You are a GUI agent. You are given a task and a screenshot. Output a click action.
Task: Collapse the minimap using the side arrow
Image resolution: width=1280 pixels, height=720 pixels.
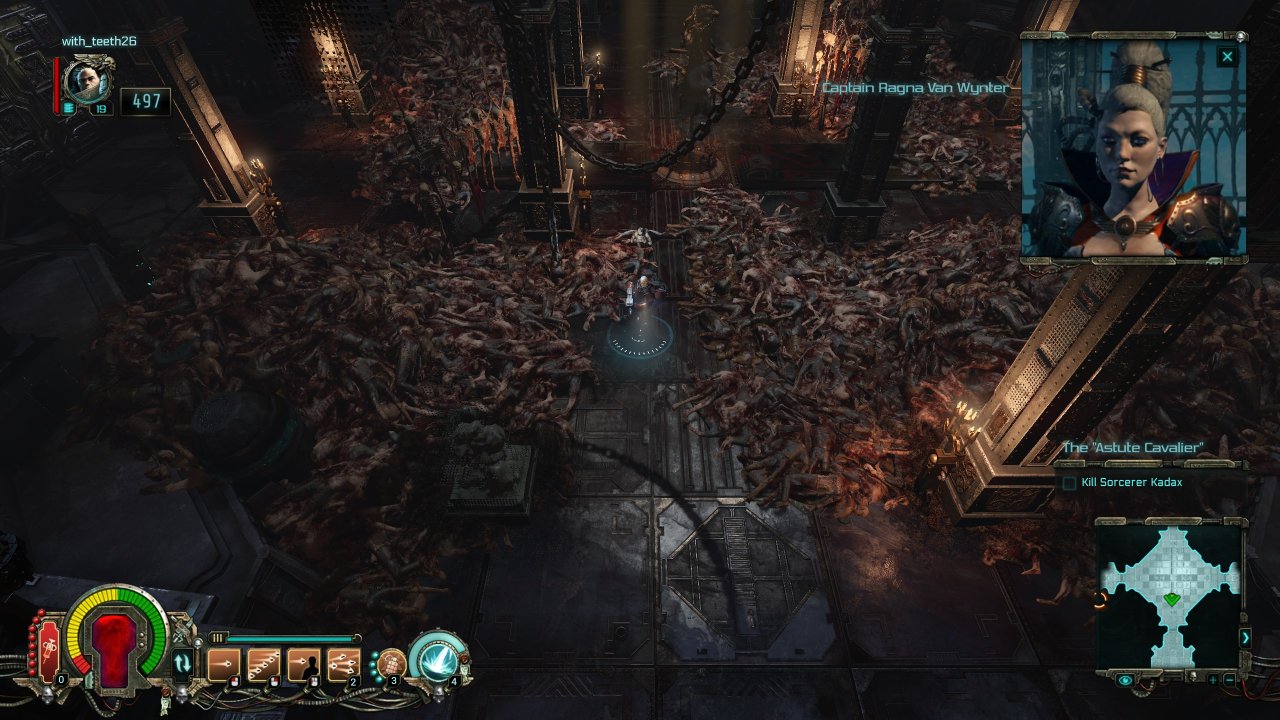[1246, 637]
